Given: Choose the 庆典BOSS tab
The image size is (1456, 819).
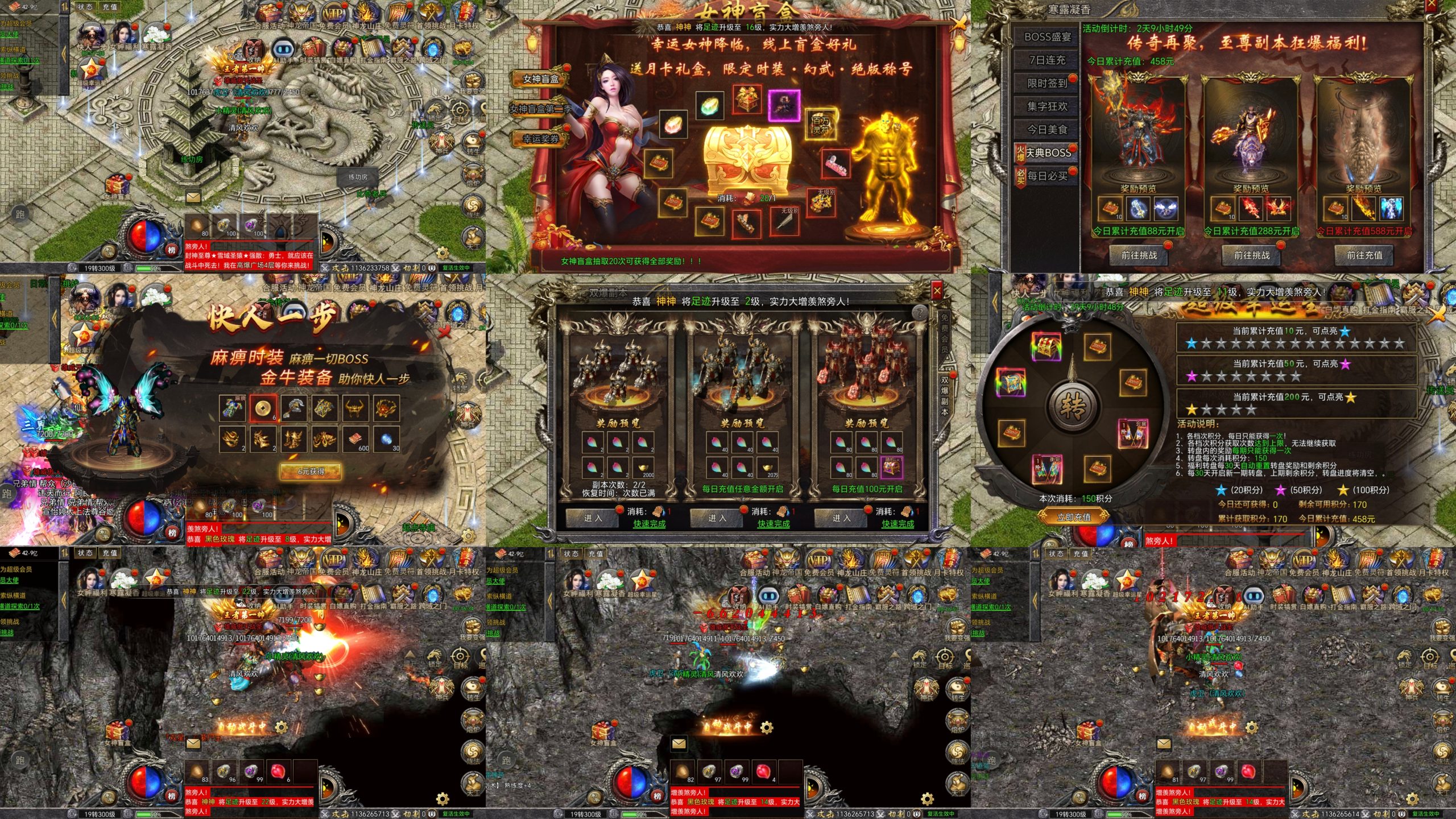Looking at the screenshot, I should click(x=1047, y=153).
